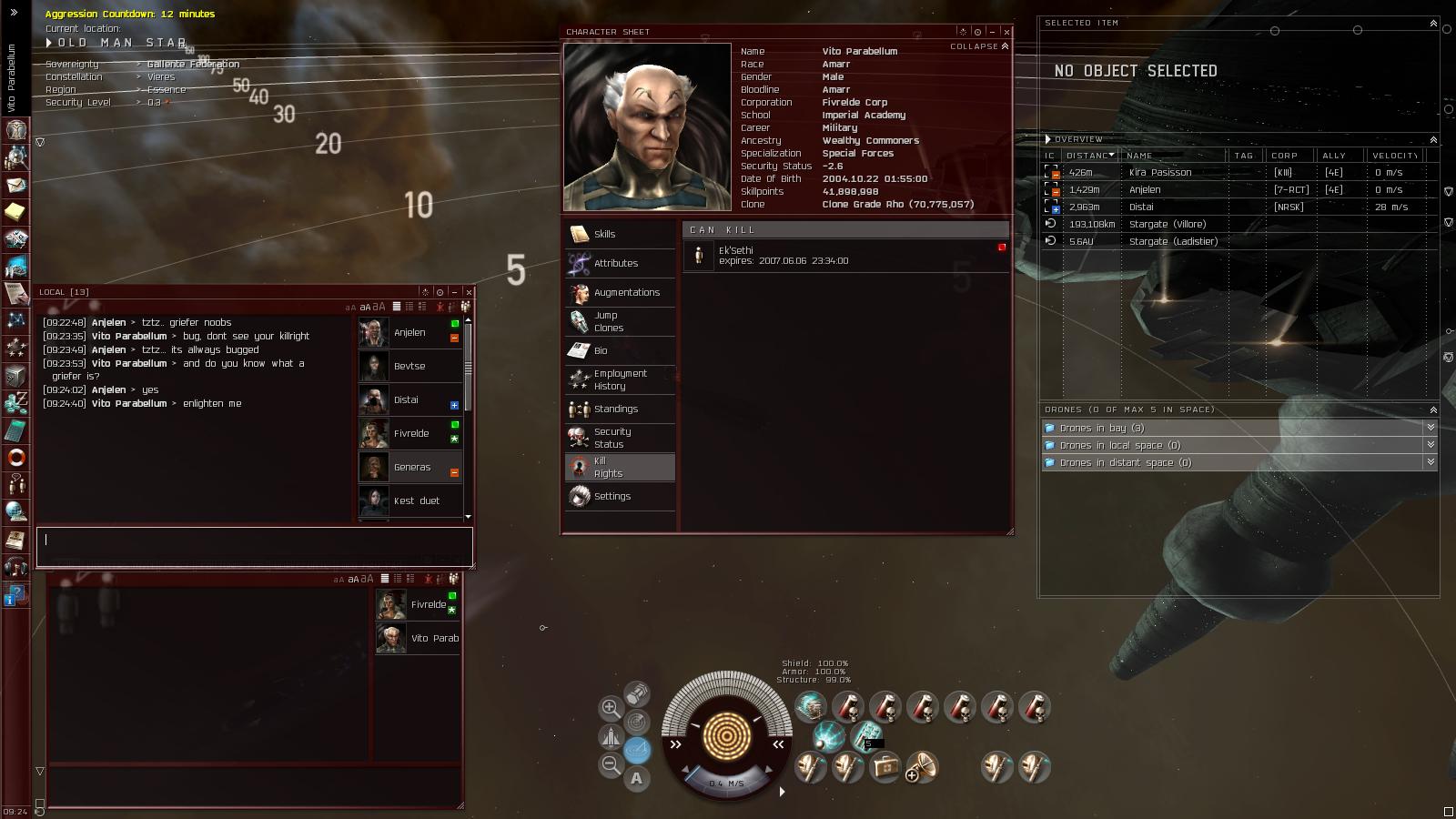Select Kira Passison in the overview
The width and height of the screenshot is (1456, 819).
(x=1159, y=172)
